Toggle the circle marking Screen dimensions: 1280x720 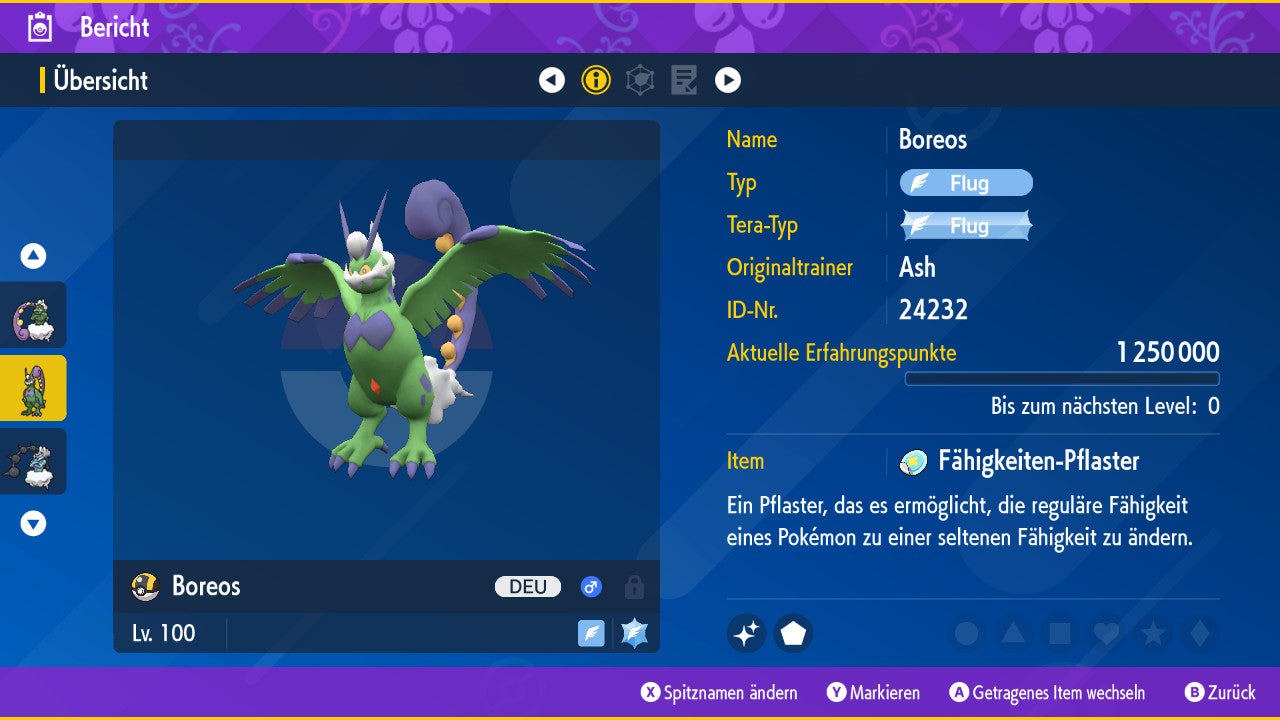(966, 634)
